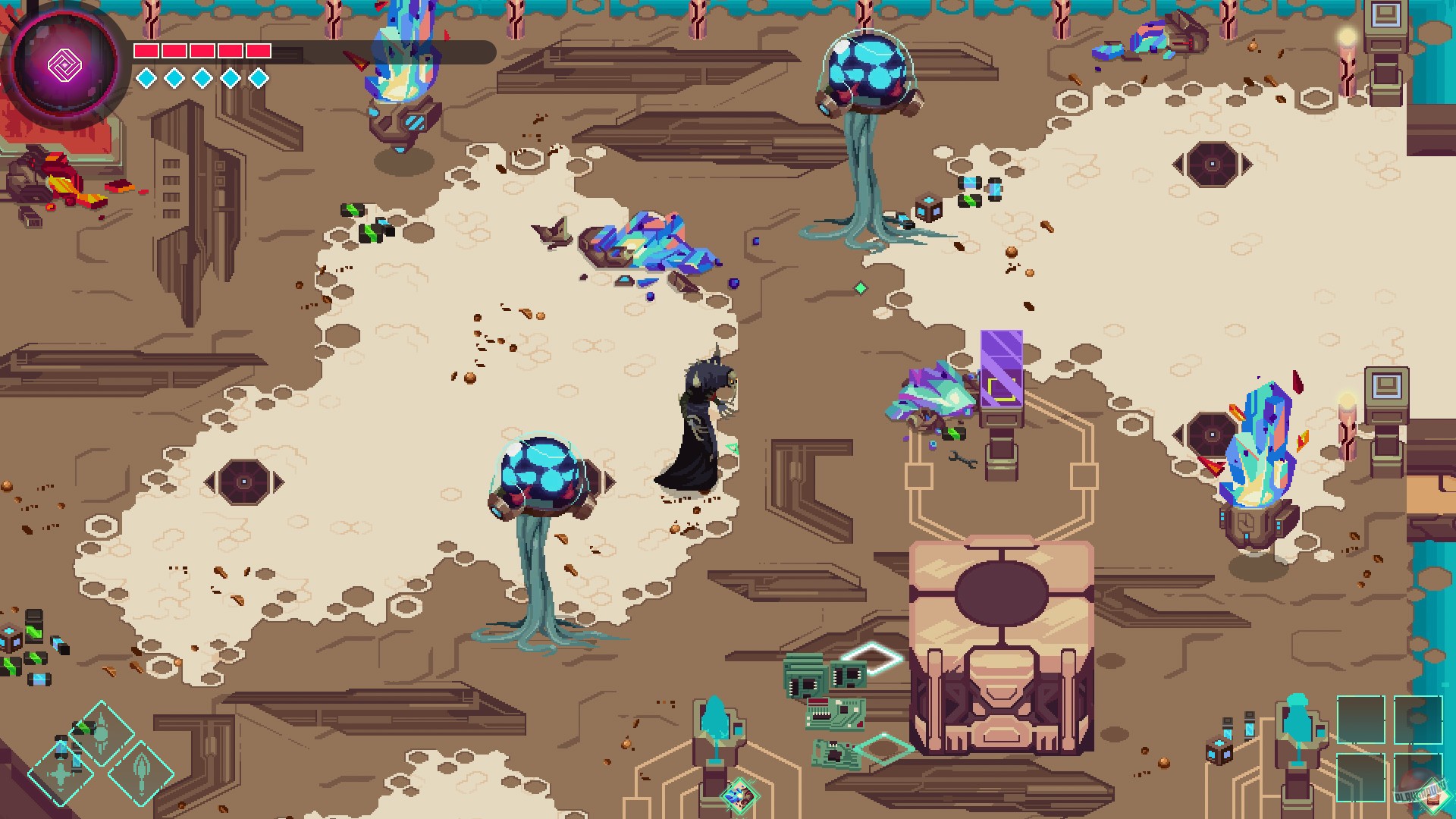Expand the bottom-right inventory slot of the four-square grid

point(1418,777)
